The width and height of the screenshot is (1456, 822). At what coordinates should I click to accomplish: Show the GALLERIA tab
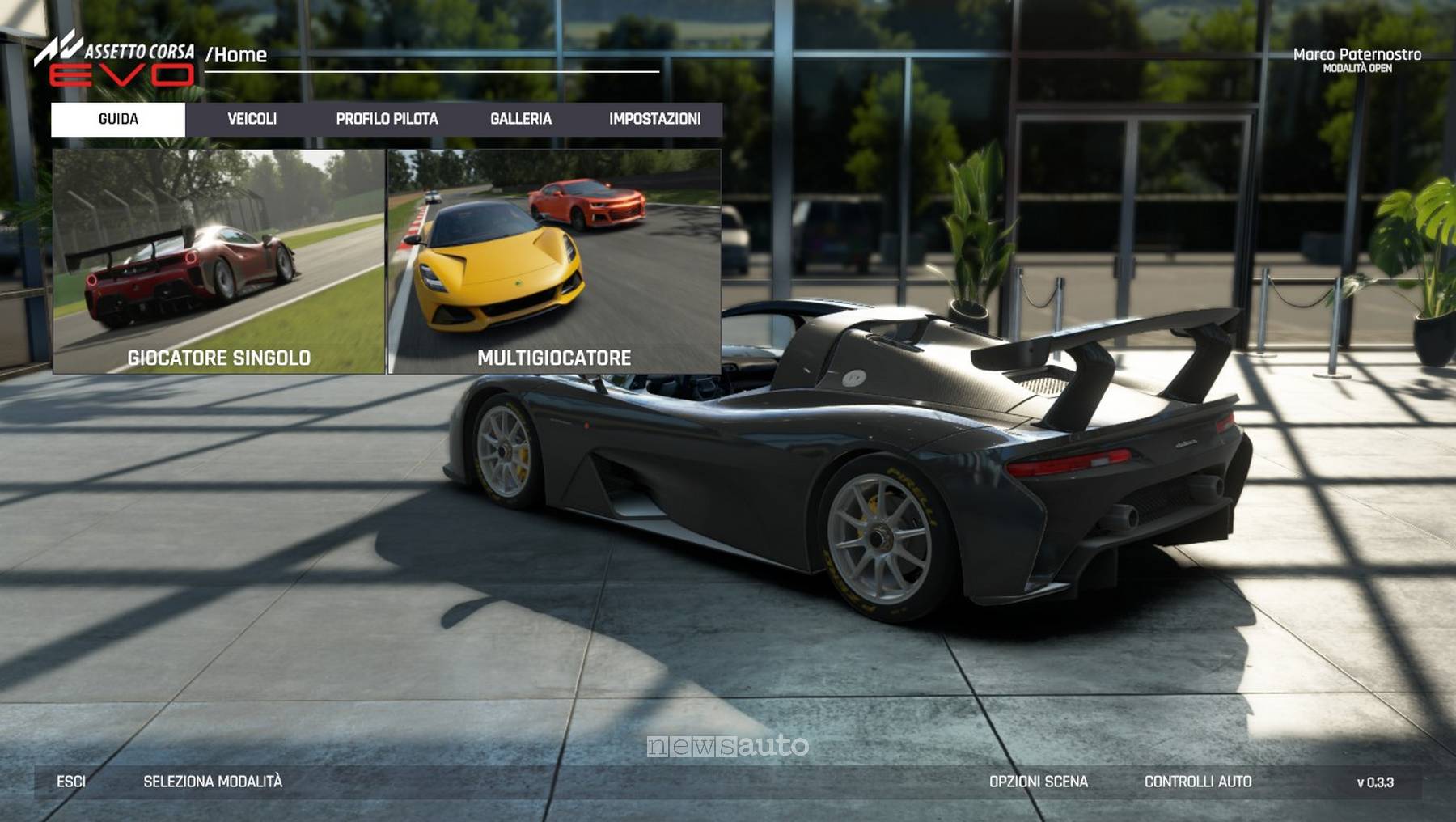pyautogui.click(x=521, y=119)
